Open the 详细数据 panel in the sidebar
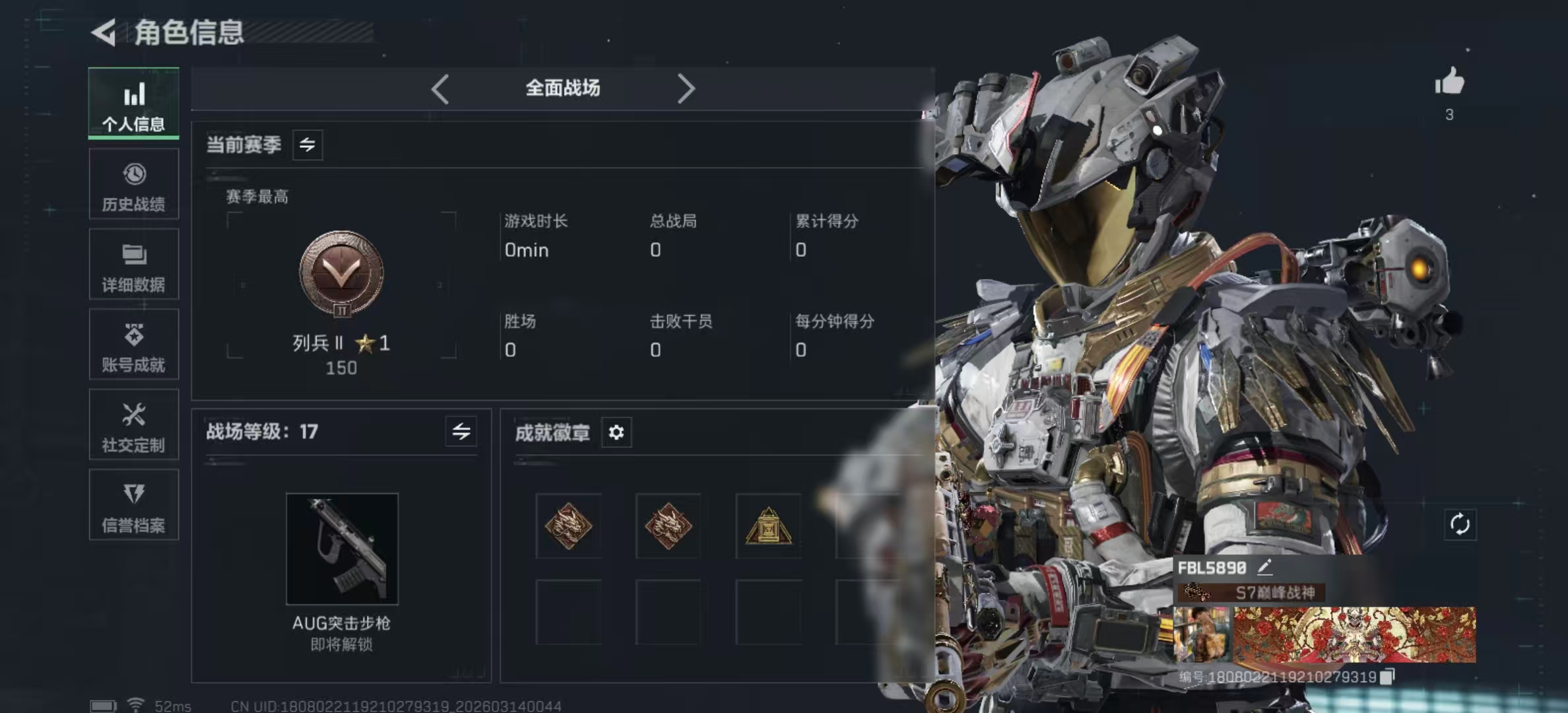Viewport: 1568px width, 713px height. (133, 264)
